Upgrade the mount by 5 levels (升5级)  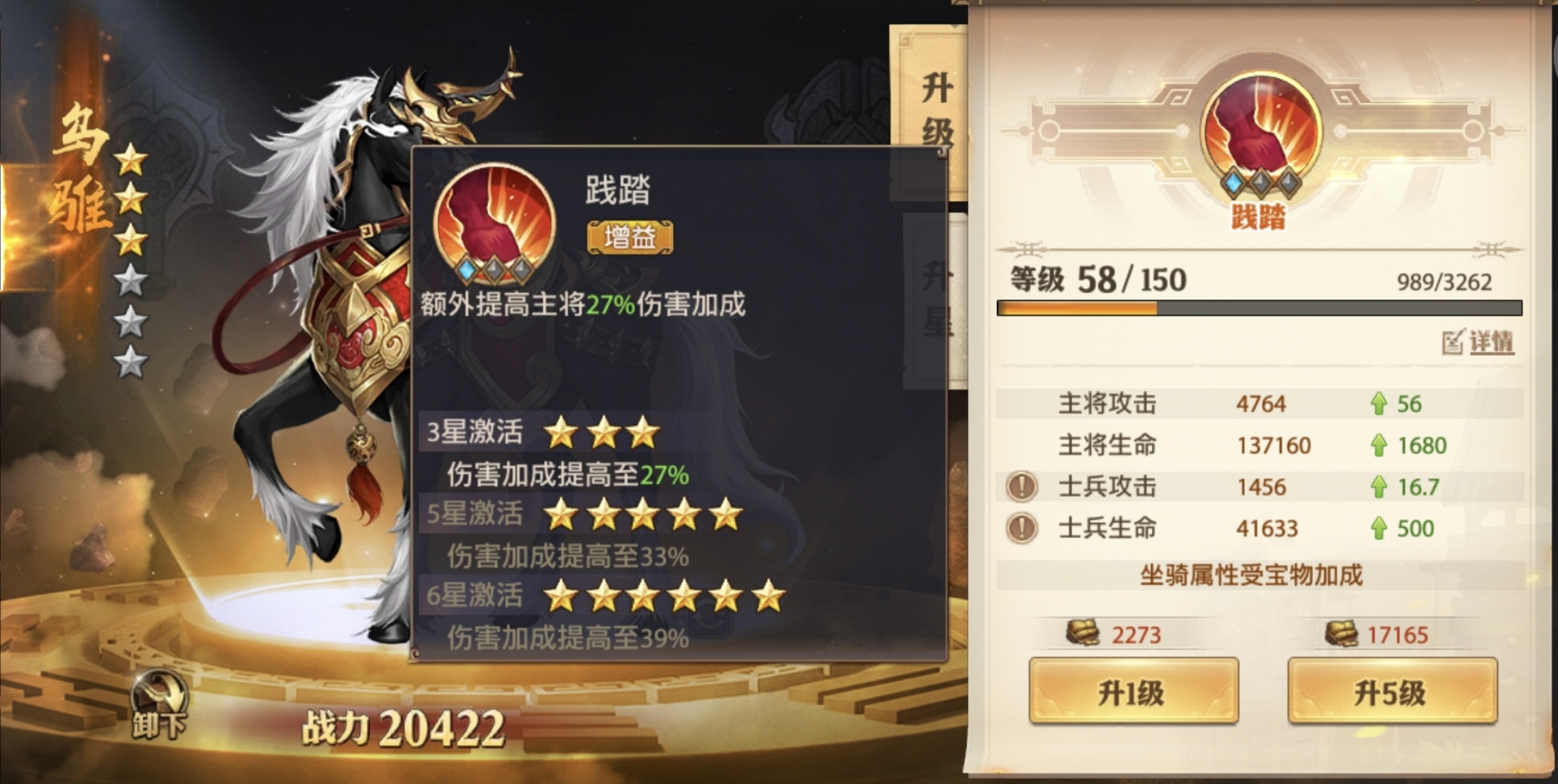point(1391,691)
